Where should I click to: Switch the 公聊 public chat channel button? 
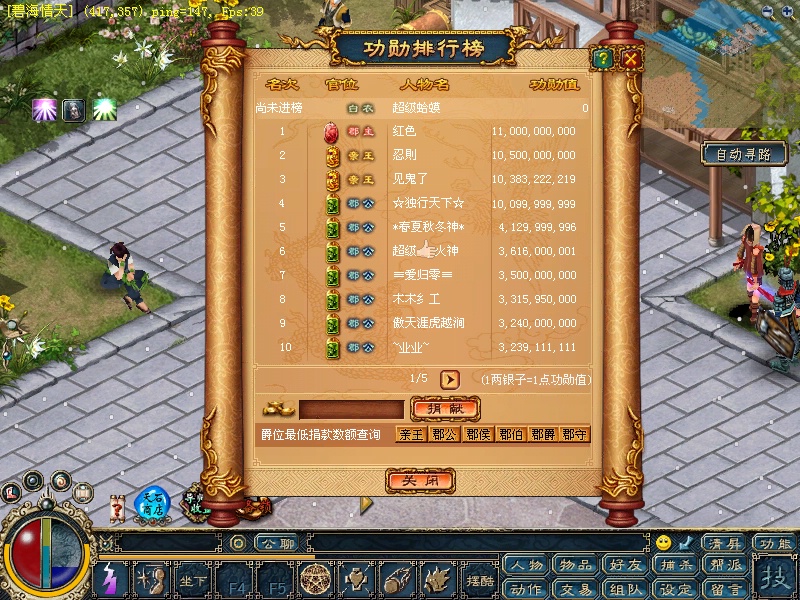(276, 544)
